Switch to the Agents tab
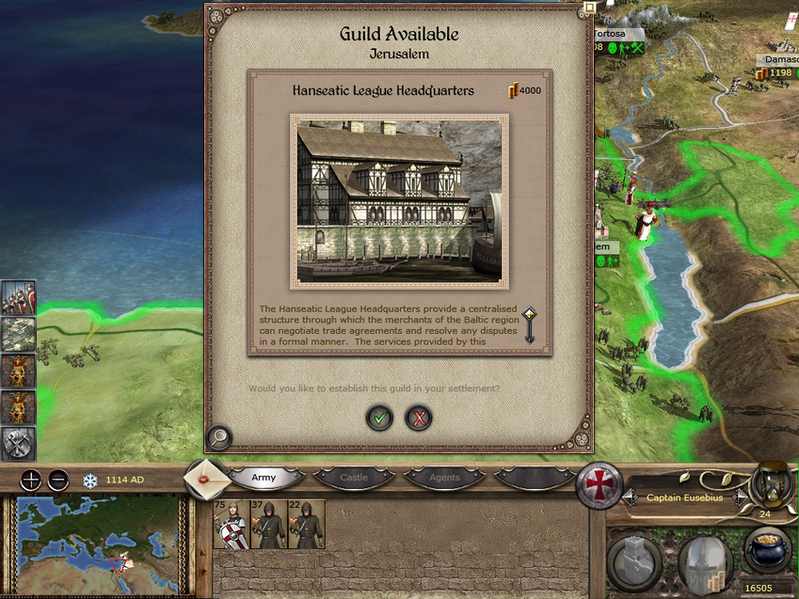The height and width of the screenshot is (599, 799). 443,478
